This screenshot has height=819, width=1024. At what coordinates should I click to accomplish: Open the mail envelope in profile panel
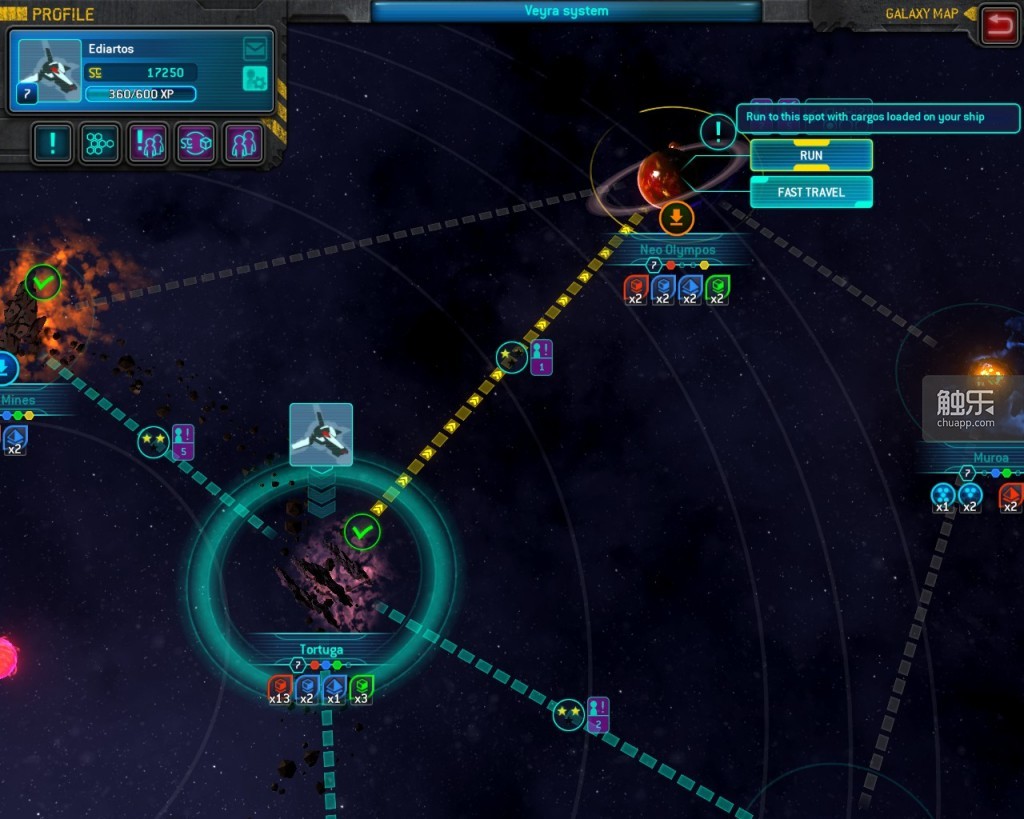click(x=255, y=48)
